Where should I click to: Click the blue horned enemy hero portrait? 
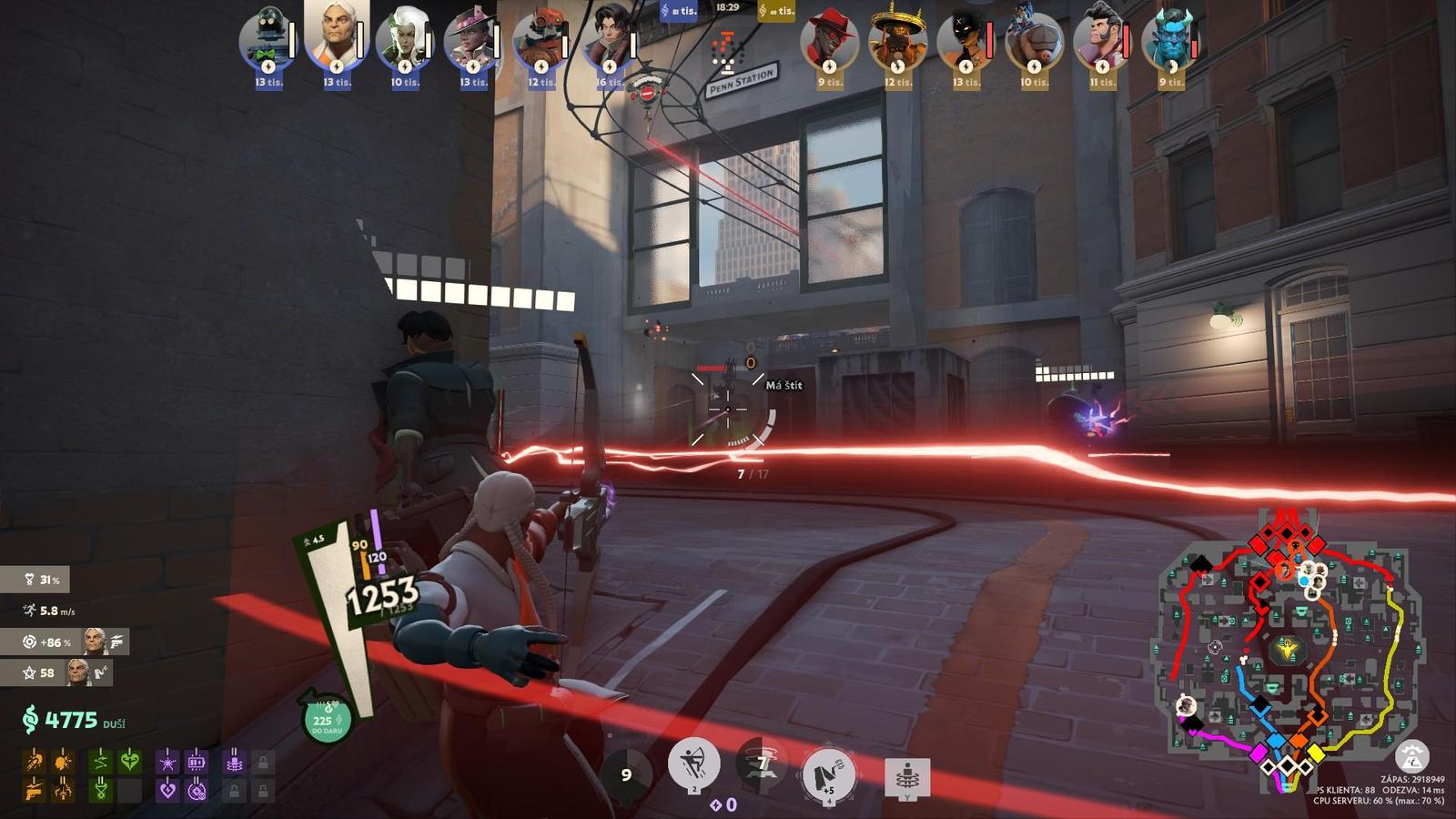pyautogui.click(x=1170, y=40)
